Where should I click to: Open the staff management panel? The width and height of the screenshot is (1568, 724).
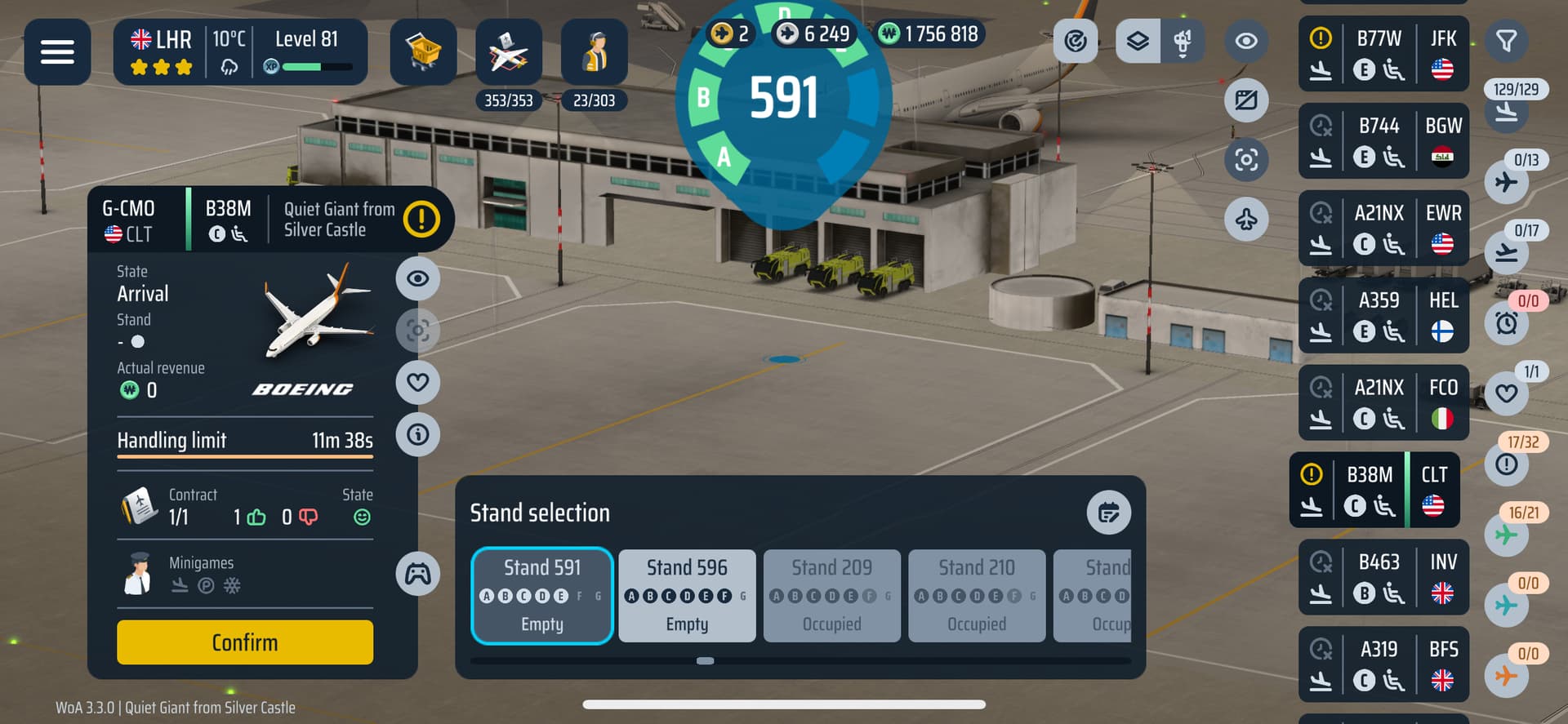point(594,52)
